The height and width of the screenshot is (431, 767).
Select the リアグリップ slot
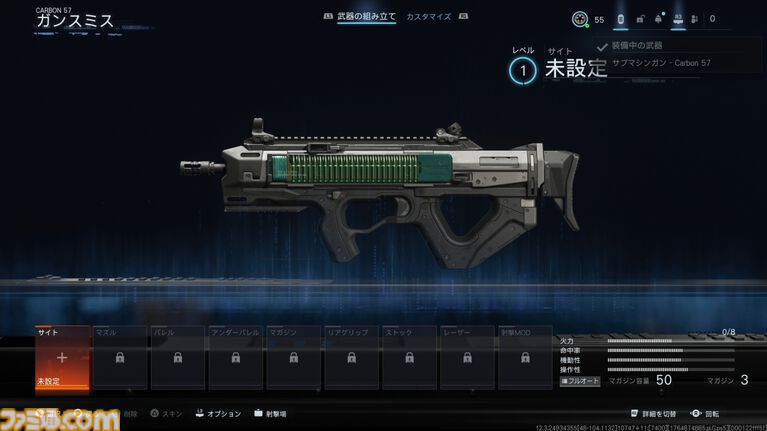pyautogui.click(x=352, y=357)
